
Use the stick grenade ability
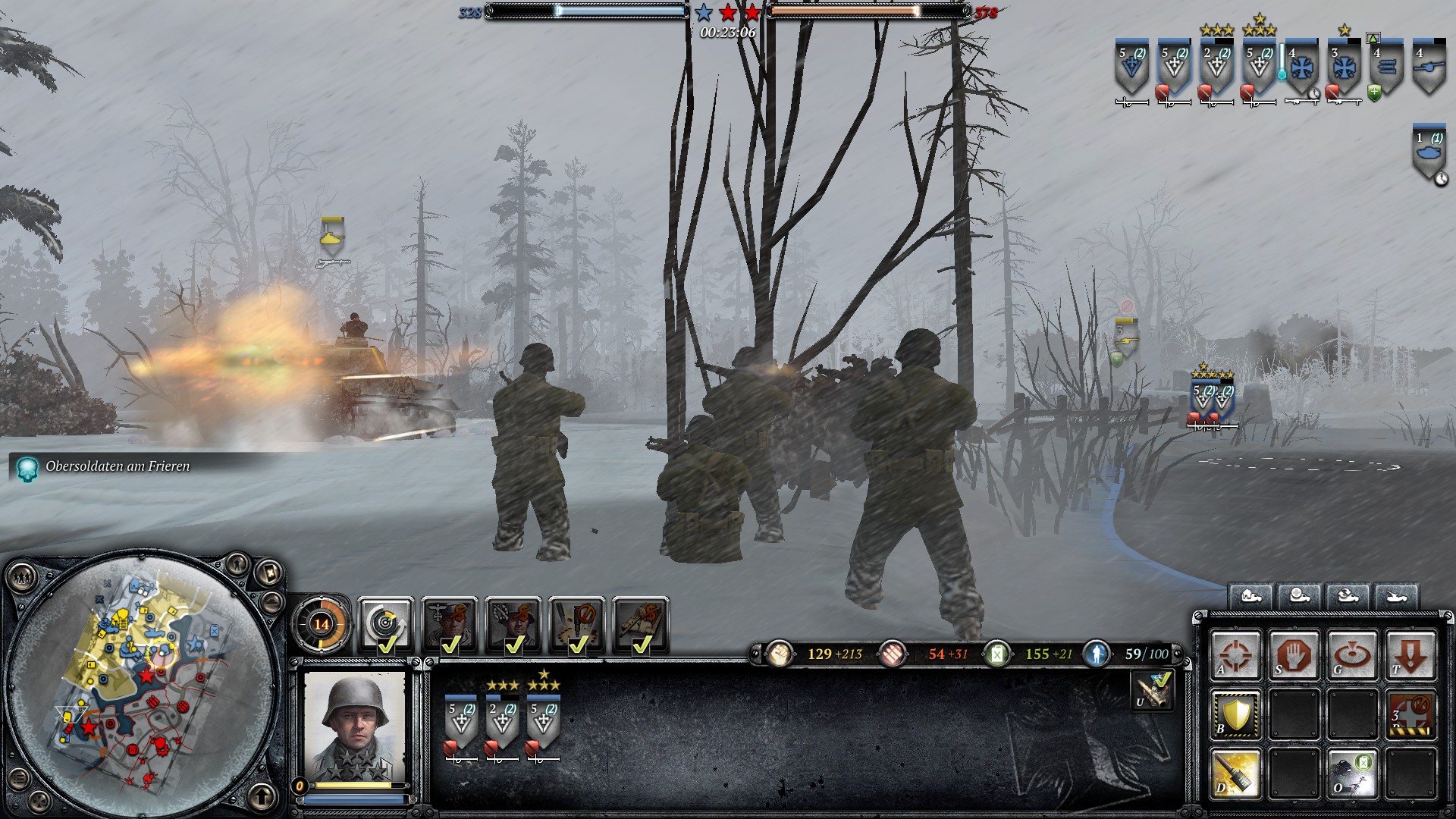pos(1235,773)
